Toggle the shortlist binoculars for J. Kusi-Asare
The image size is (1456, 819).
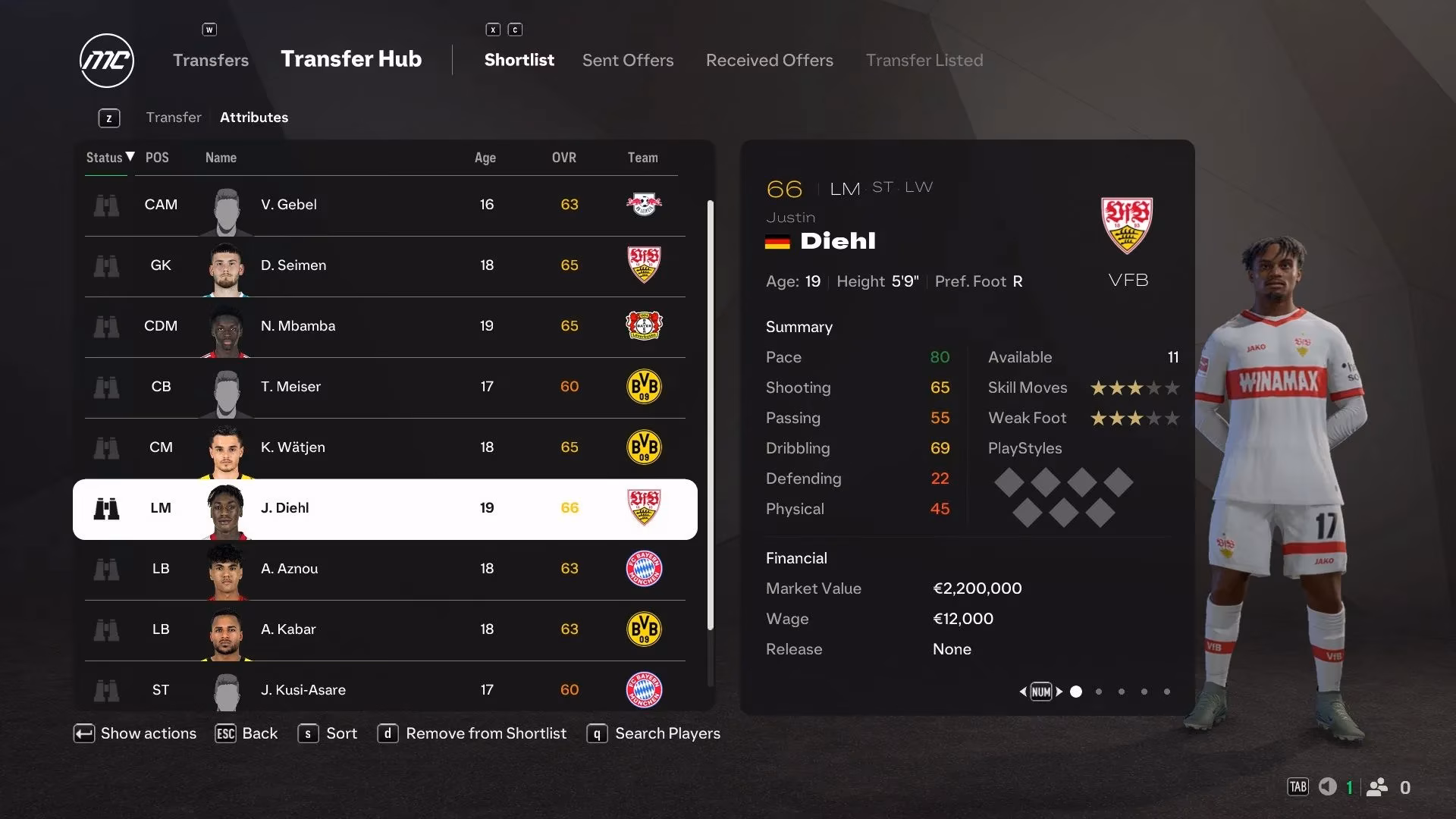[107, 691]
